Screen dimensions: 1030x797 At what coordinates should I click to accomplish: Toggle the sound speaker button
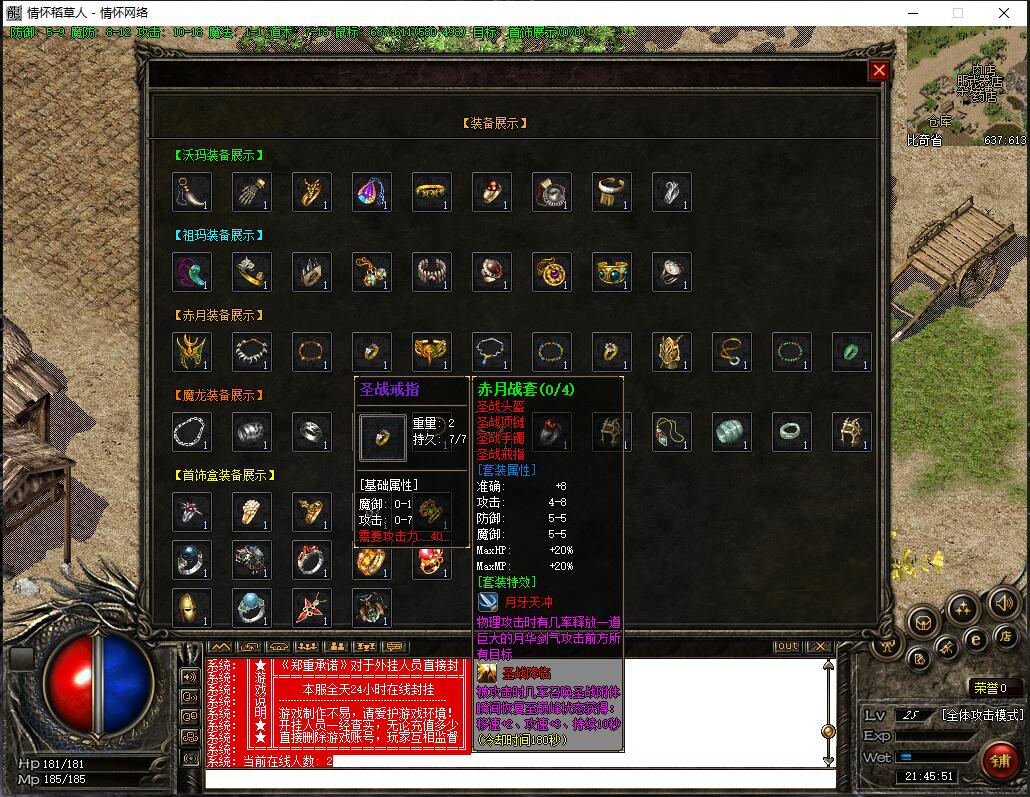coord(1003,603)
